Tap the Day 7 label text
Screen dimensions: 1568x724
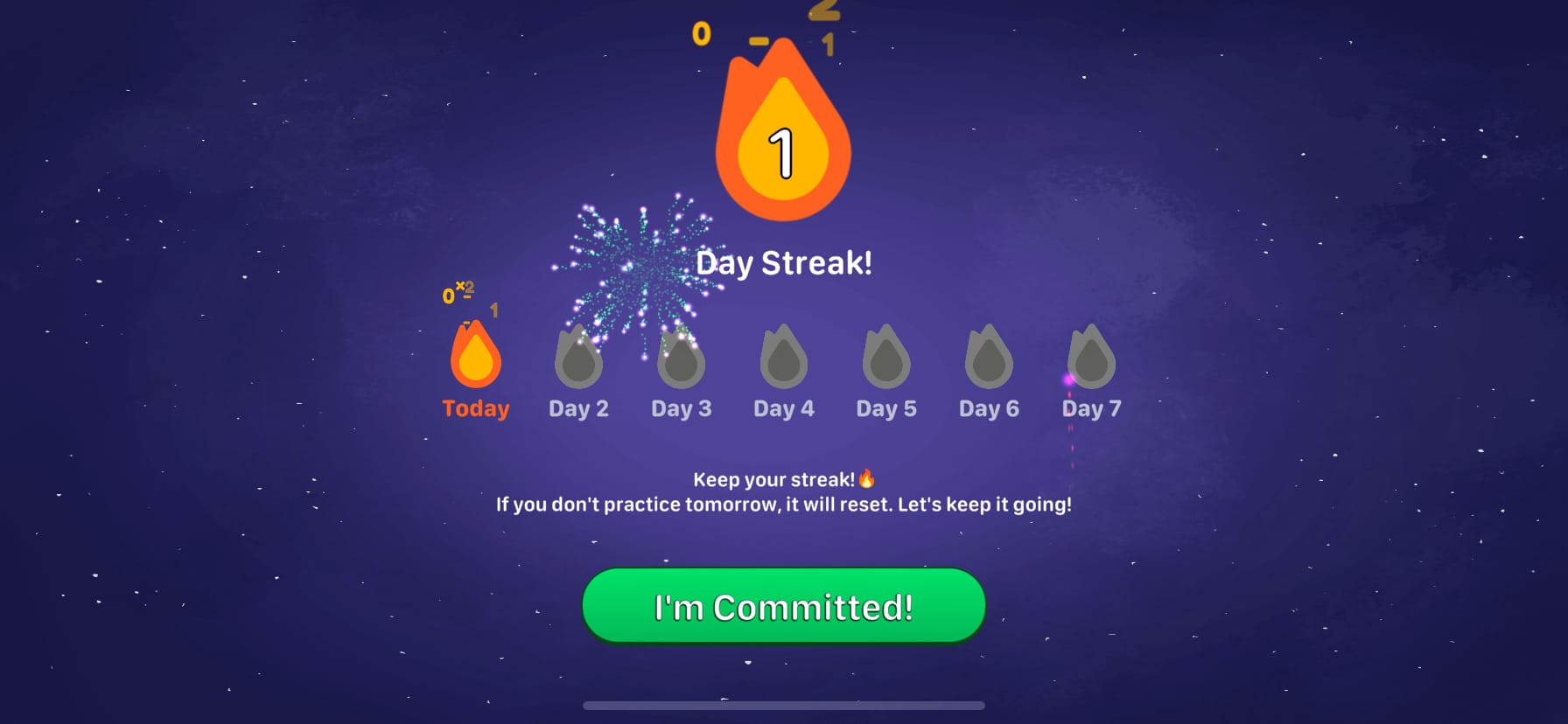click(x=1090, y=407)
